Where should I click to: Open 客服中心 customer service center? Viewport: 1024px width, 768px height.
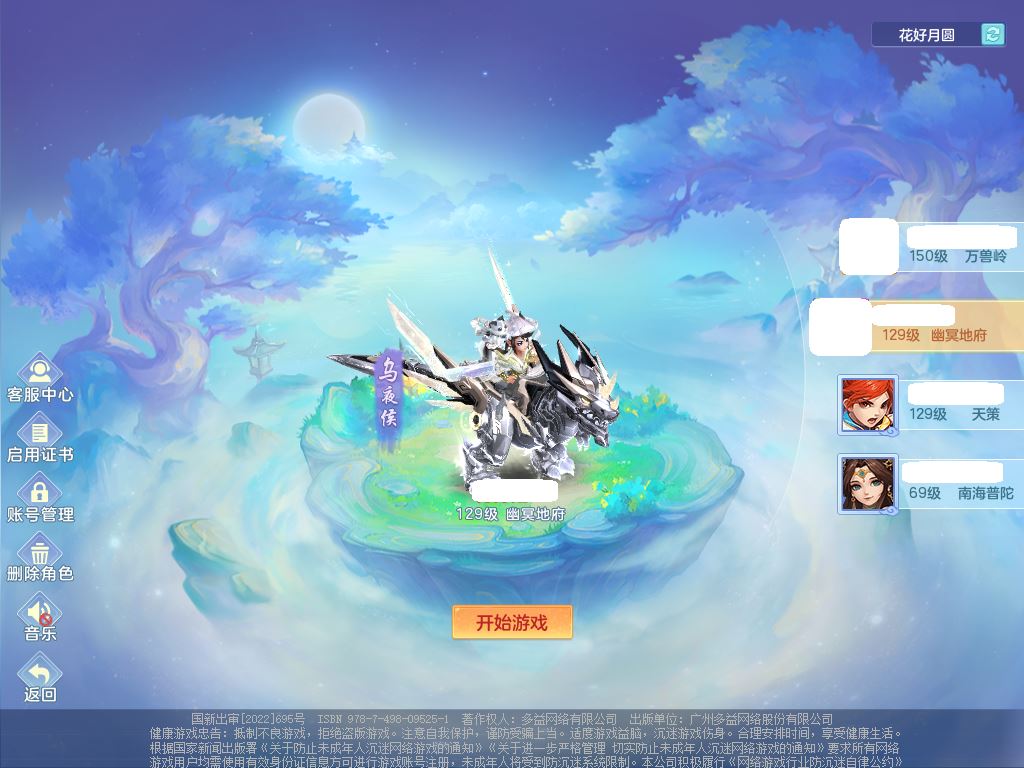(x=40, y=378)
